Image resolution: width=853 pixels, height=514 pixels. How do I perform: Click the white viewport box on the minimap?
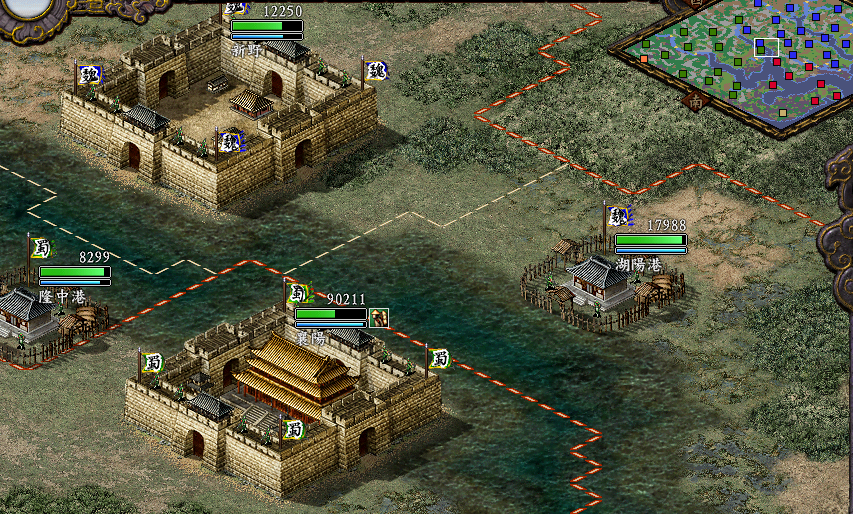click(x=766, y=47)
